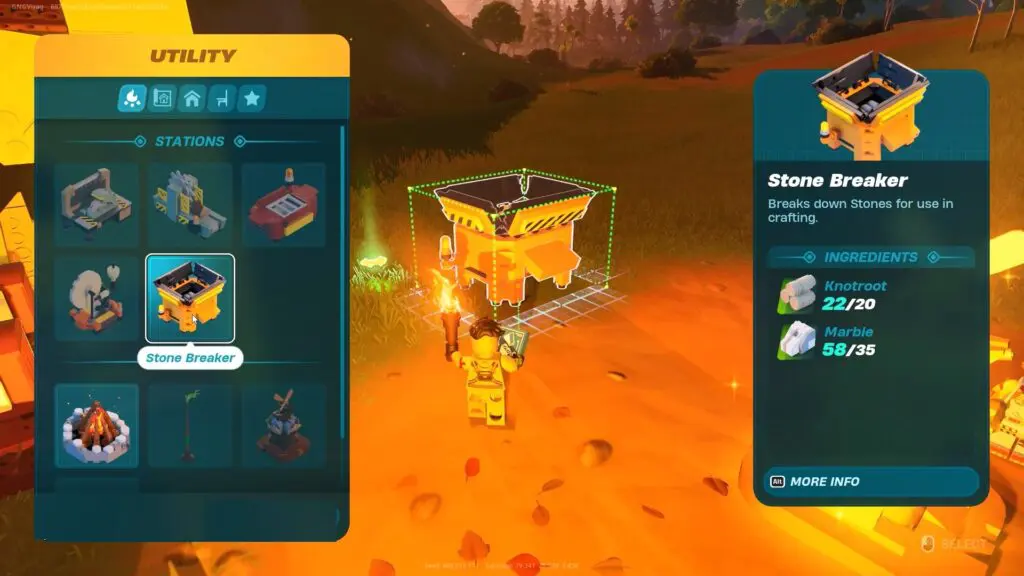This screenshot has width=1024, height=576.
Task: Show the star favorites tab
Action: tap(252, 98)
